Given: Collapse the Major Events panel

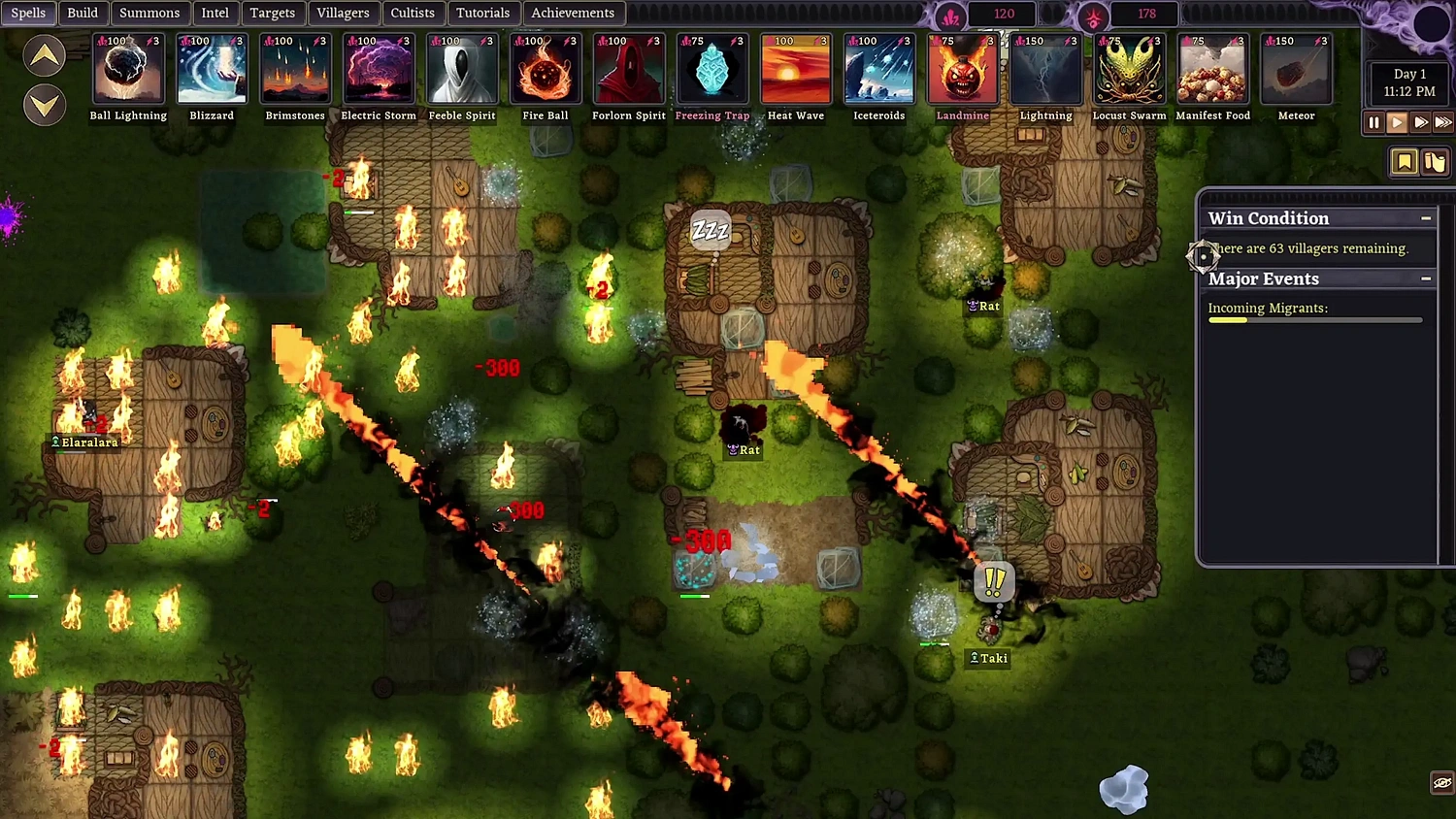Looking at the screenshot, I should (1426, 278).
